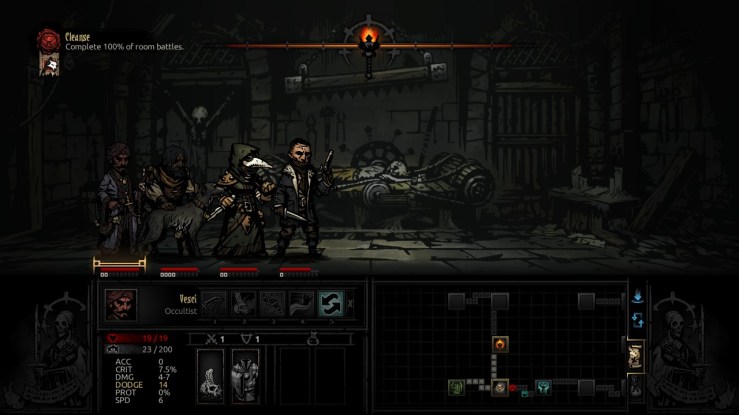
Task: Select the teal curio room on the map
Action: click(543, 386)
